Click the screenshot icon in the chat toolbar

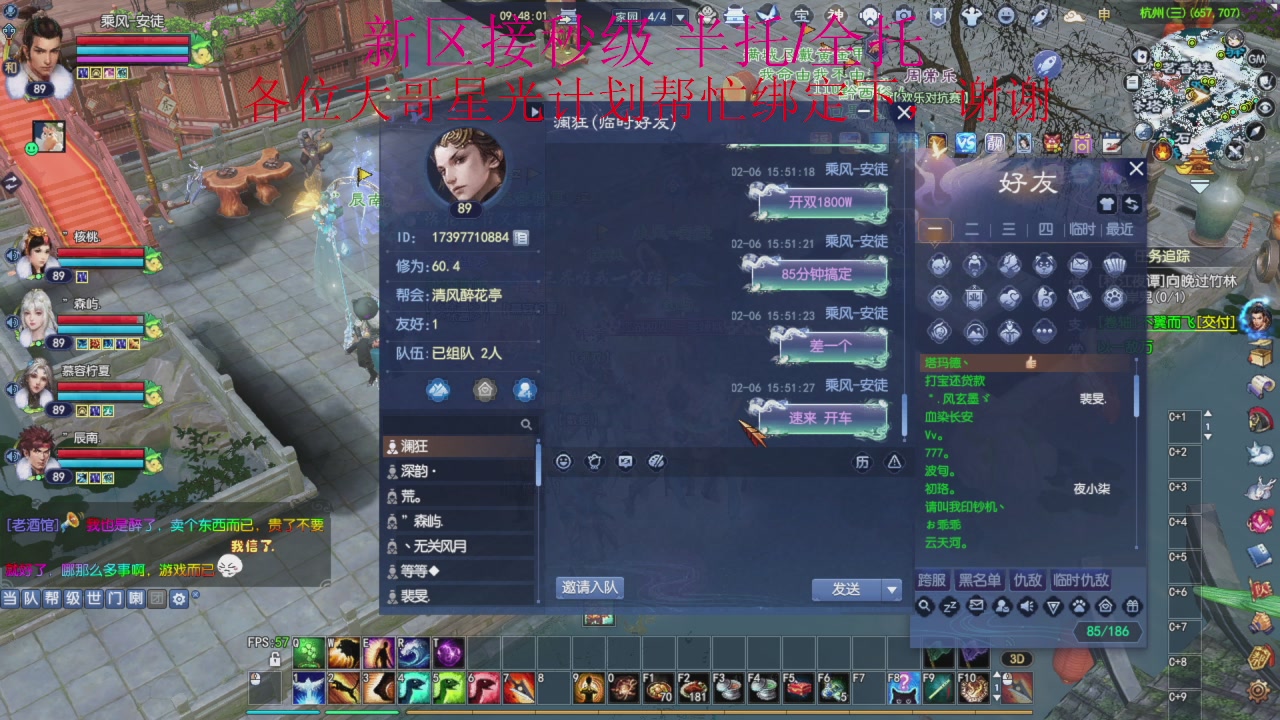click(x=626, y=461)
